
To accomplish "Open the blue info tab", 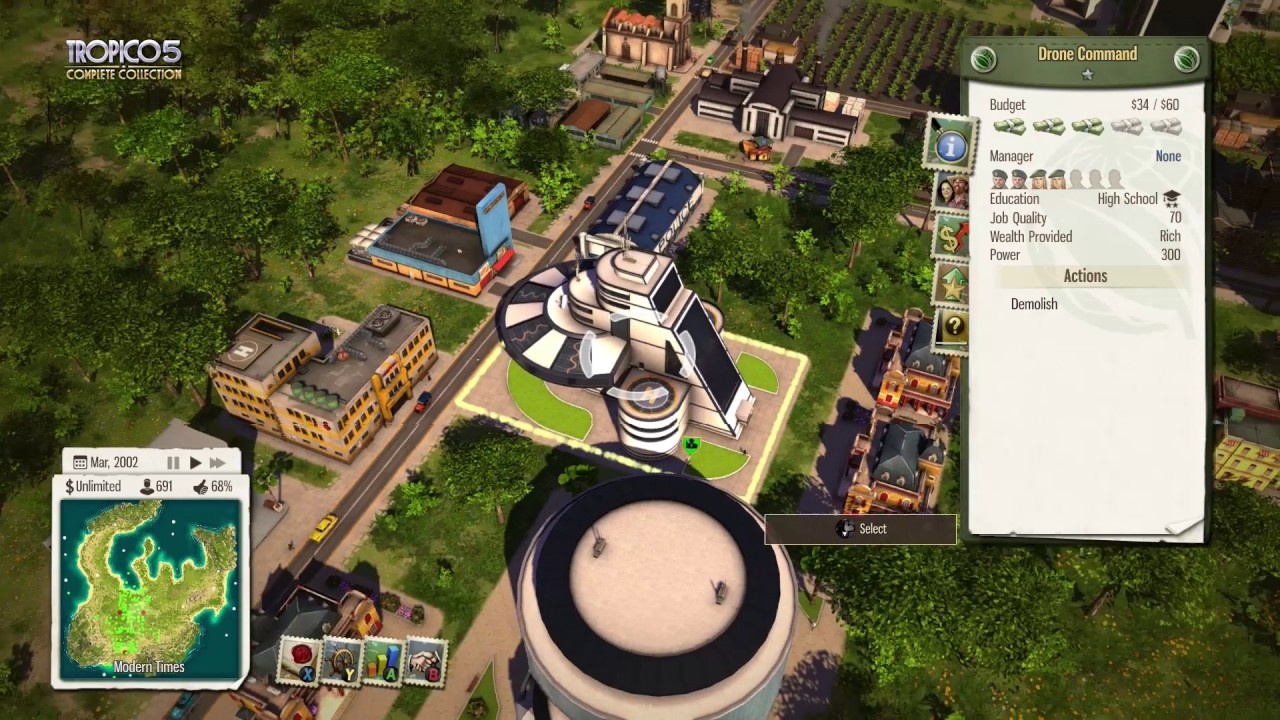I will pos(950,146).
